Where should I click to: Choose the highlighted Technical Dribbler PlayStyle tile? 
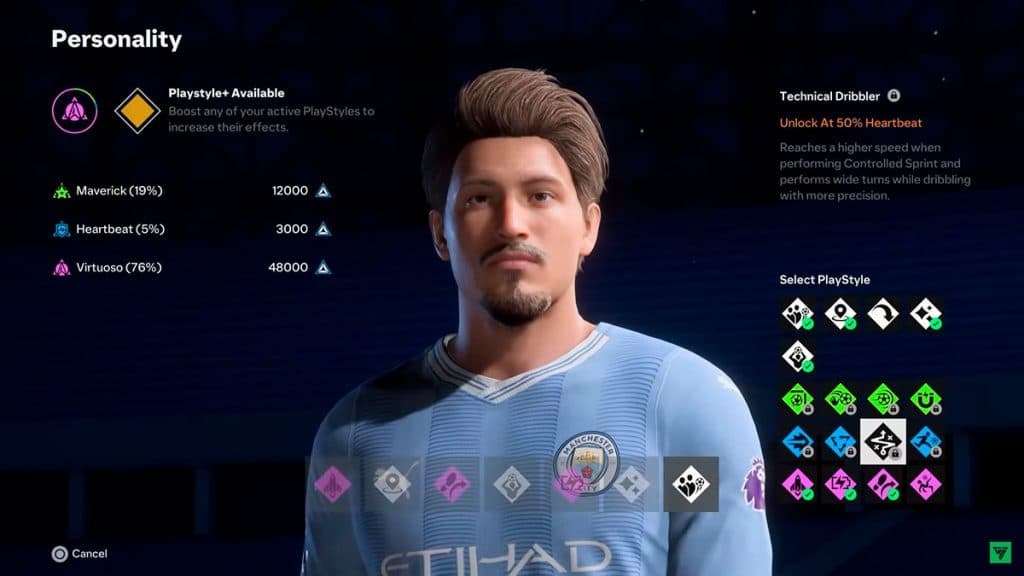(883, 442)
